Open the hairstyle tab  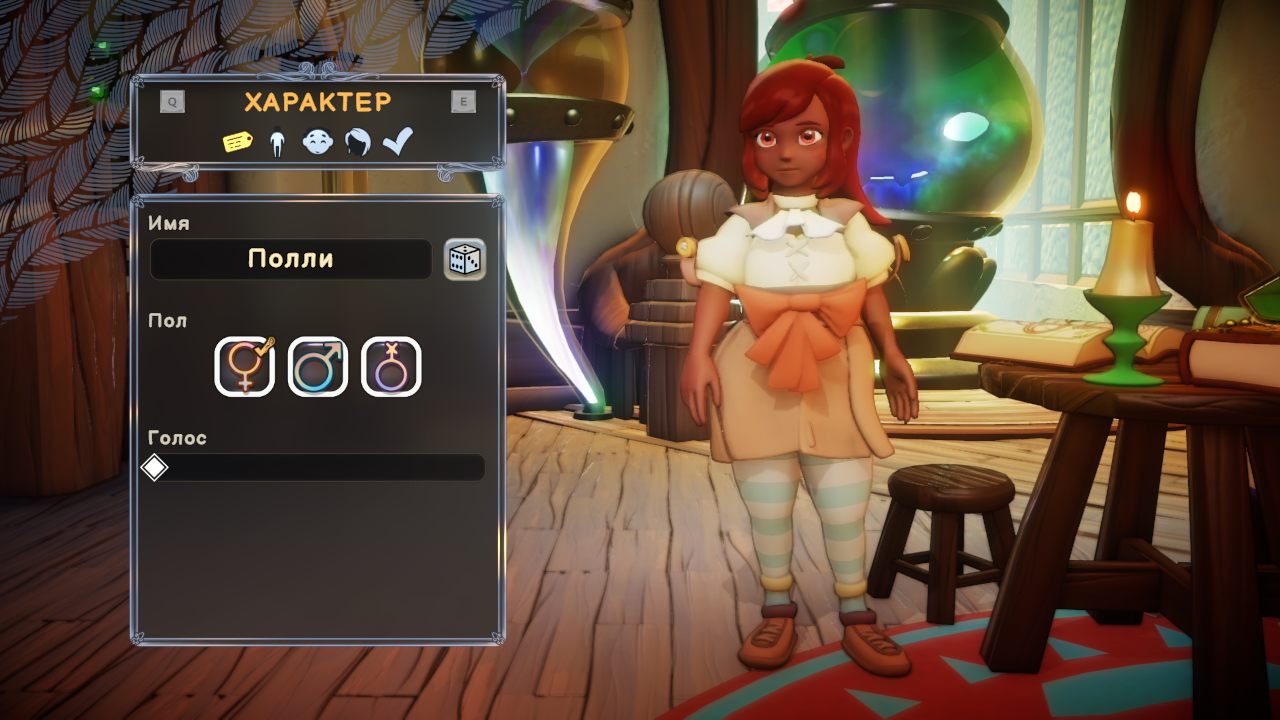coord(357,143)
